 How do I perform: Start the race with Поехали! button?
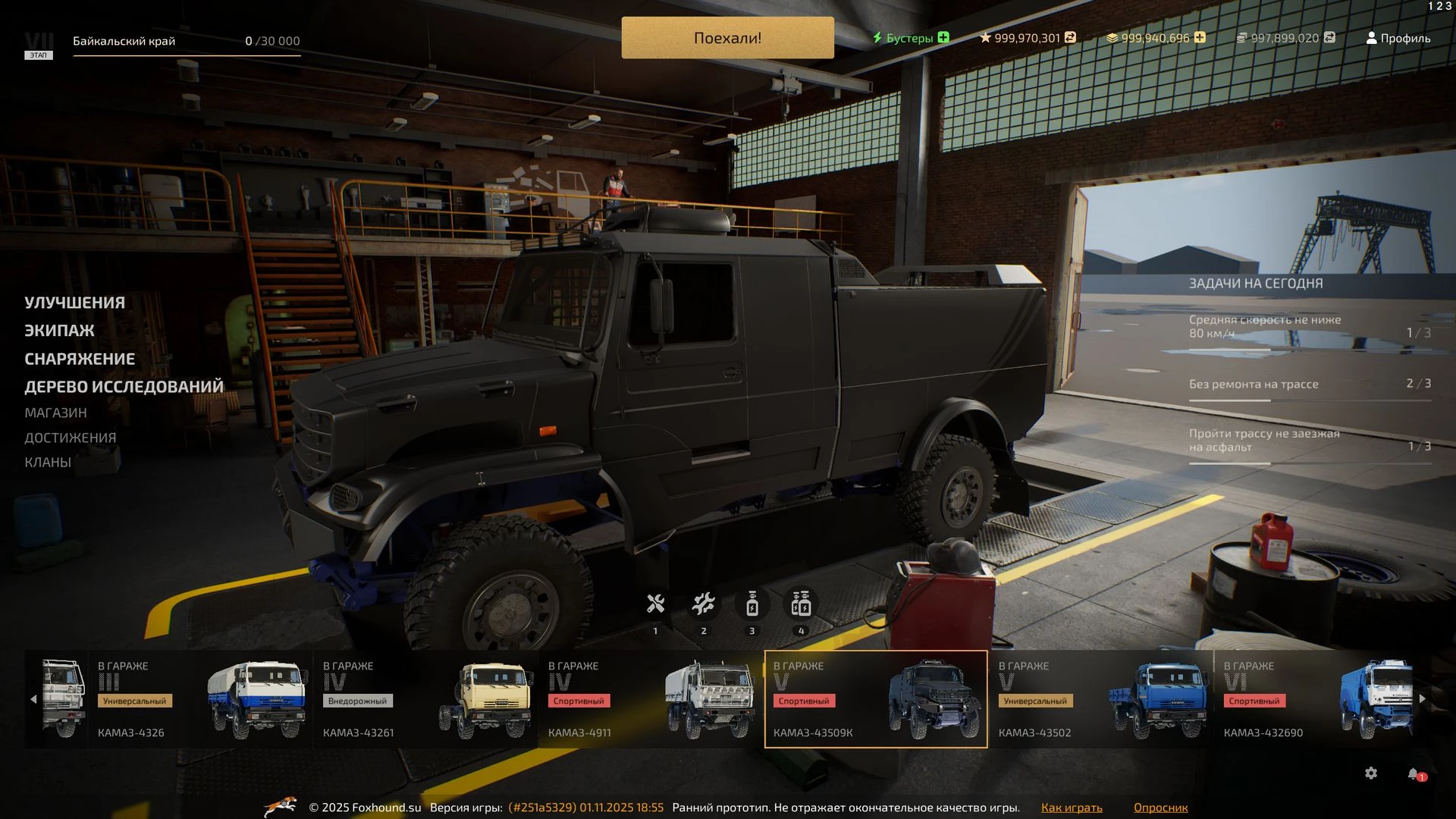pos(727,38)
